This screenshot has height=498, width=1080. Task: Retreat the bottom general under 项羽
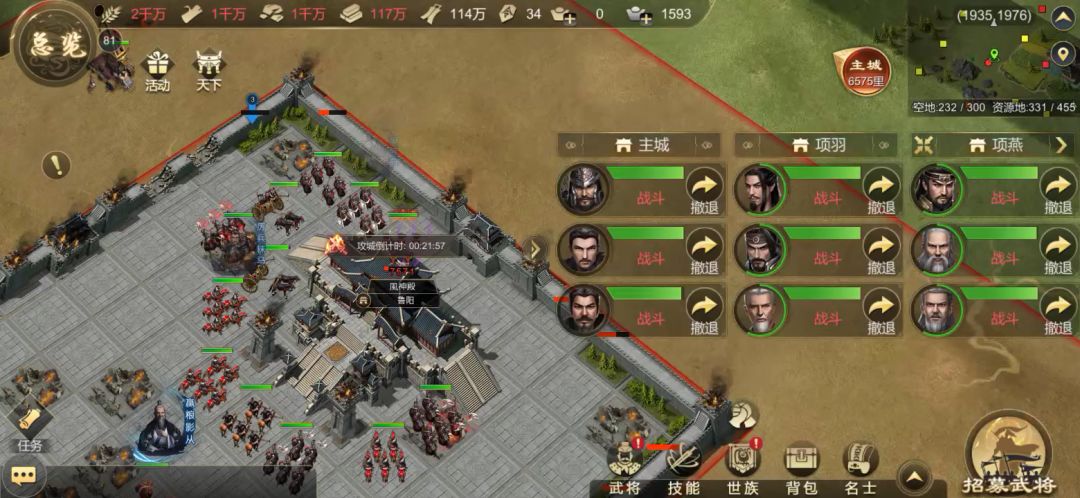pyautogui.click(x=881, y=312)
